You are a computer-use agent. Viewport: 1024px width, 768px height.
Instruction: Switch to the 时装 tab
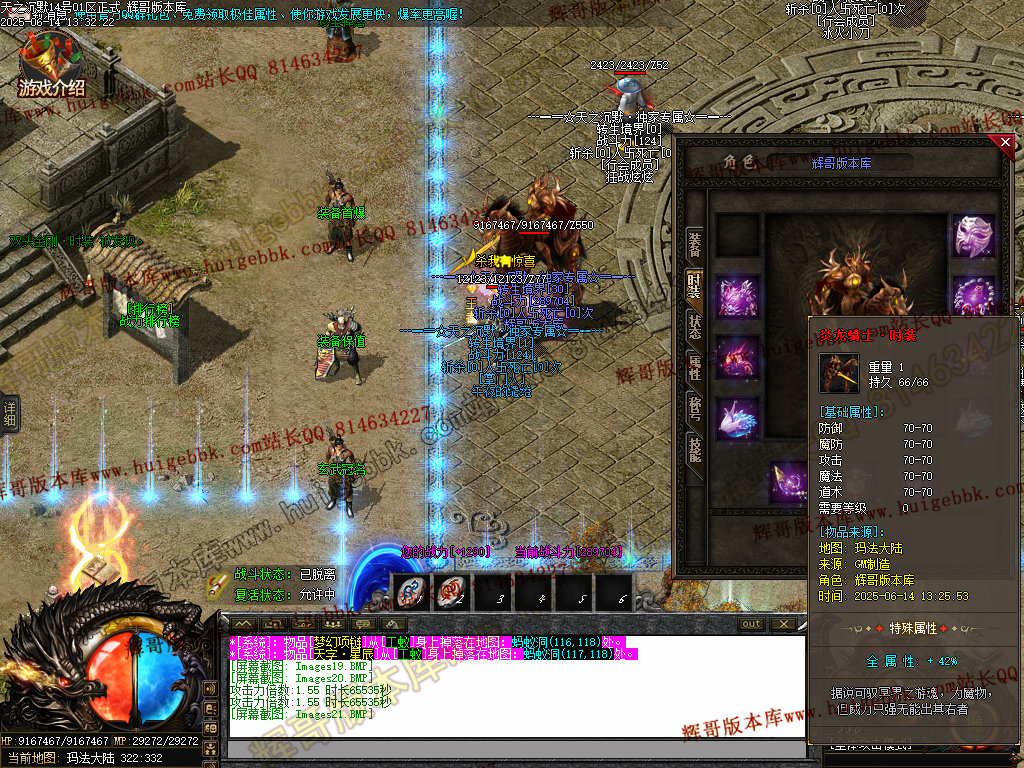pos(694,285)
